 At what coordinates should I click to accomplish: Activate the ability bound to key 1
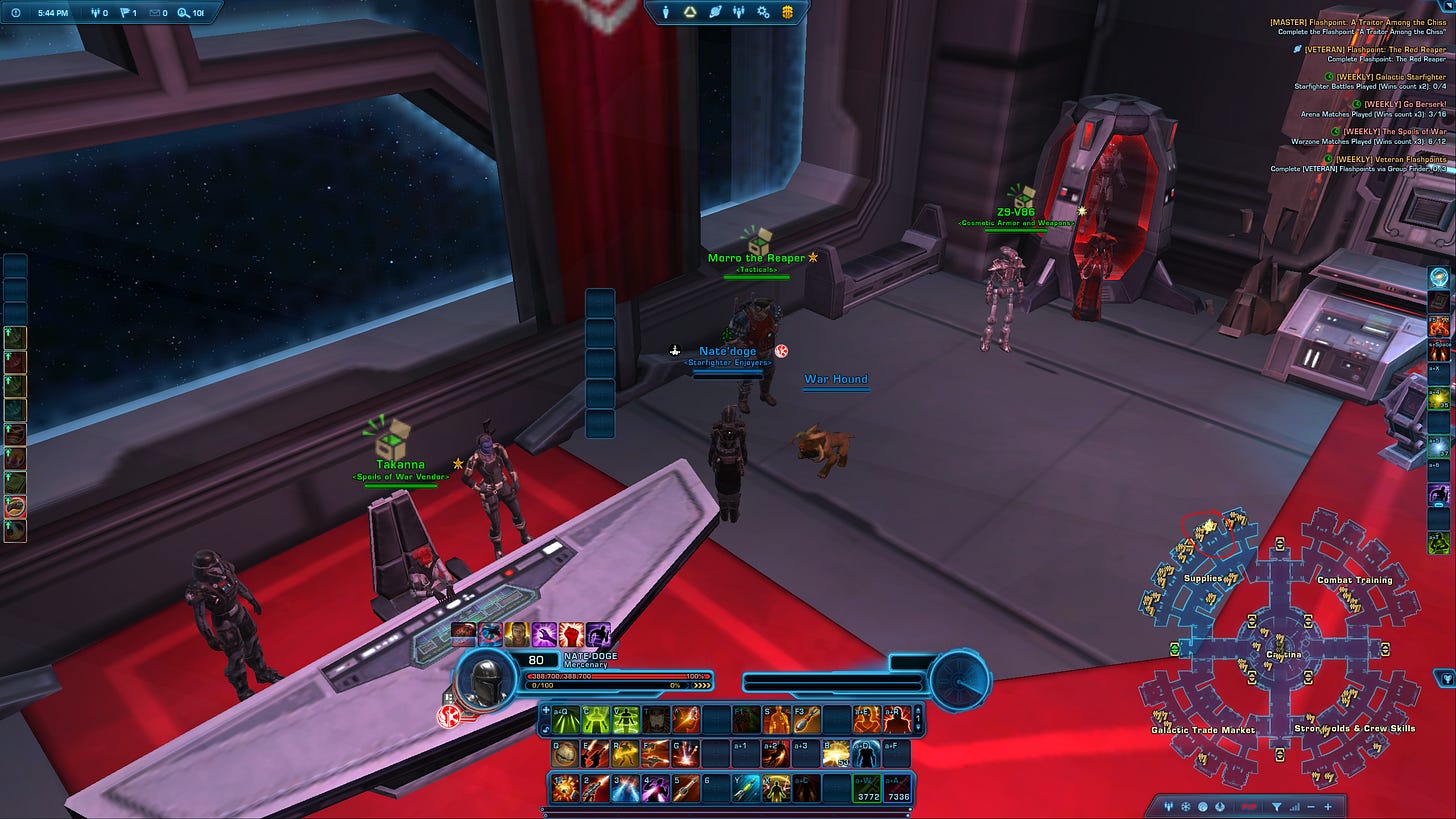[565, 789]
